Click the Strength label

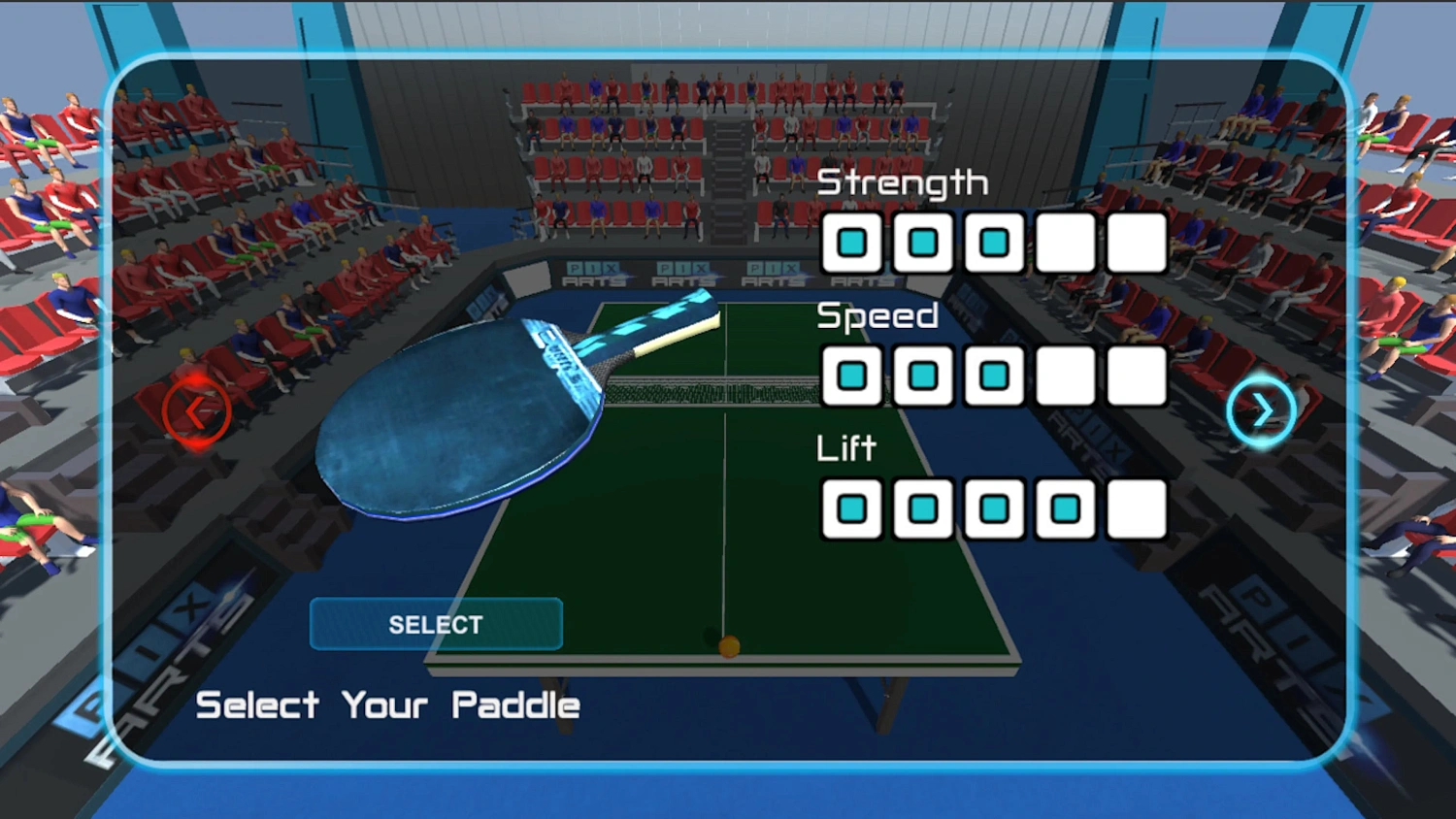pos(903,181)
